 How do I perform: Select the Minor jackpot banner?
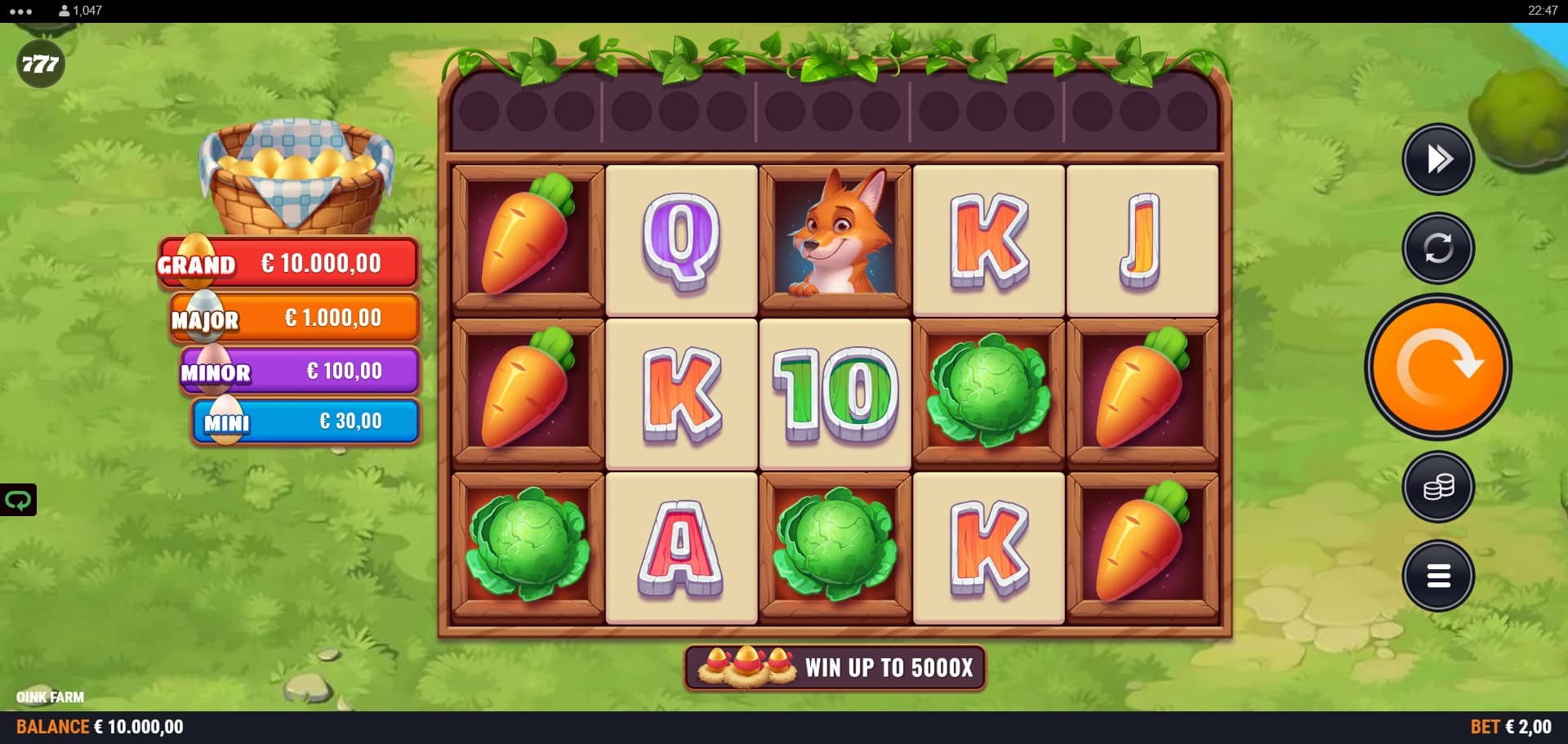tap(301, 371)
